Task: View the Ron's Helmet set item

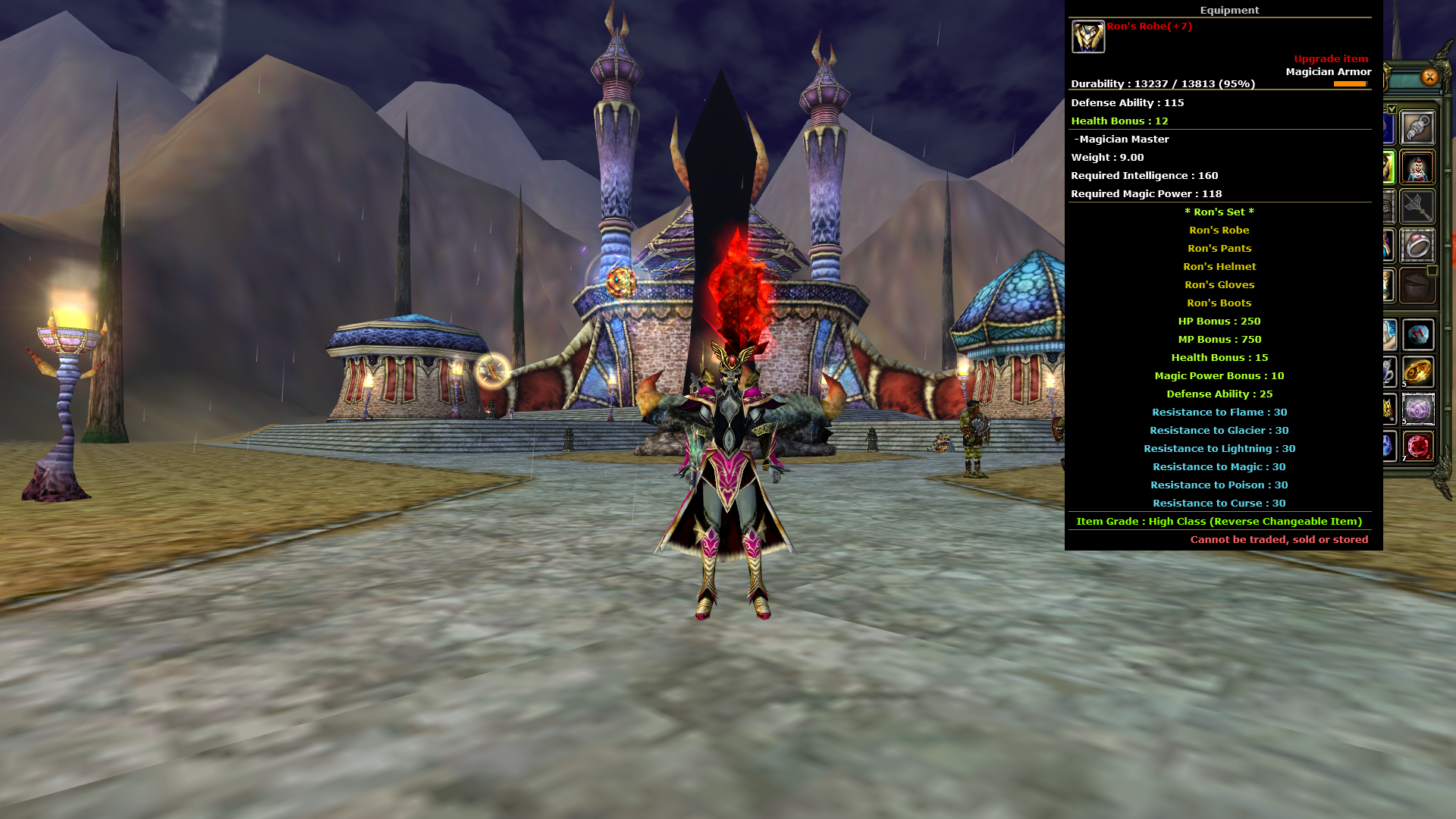Action: coord(1219,266)
